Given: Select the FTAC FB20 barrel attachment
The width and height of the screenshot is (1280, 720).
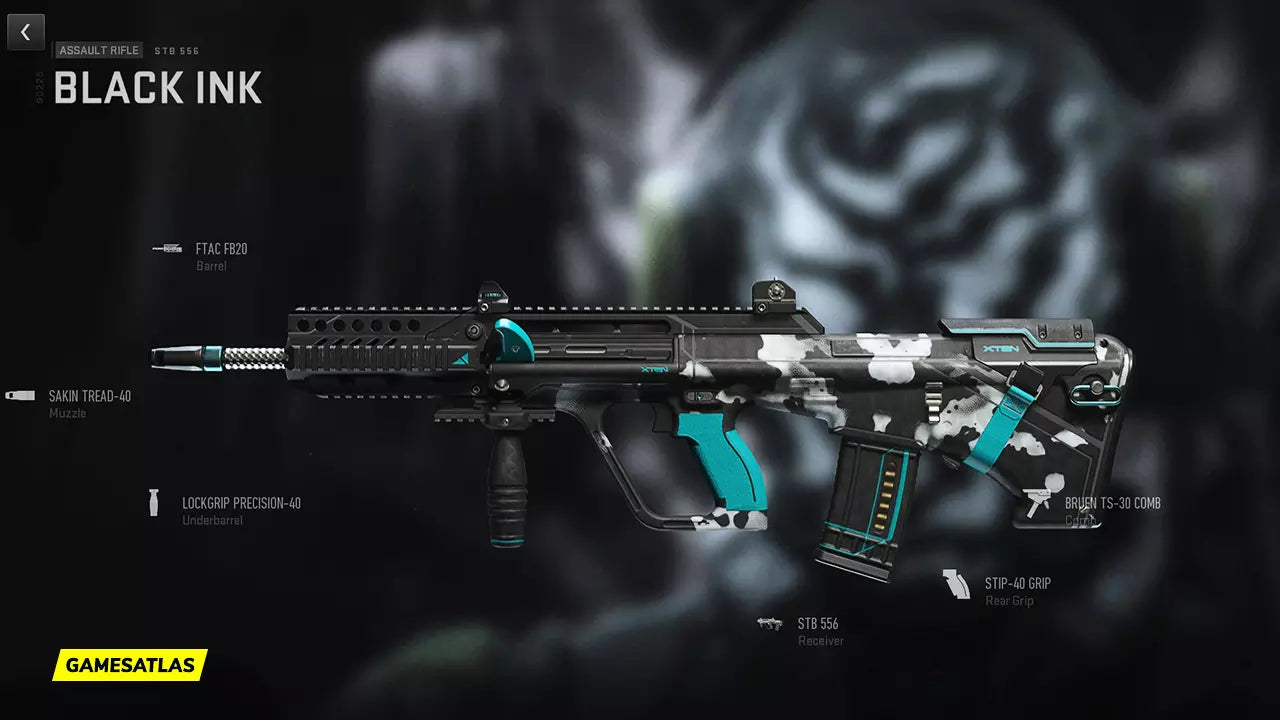Looking at the screenshot, I should (x=221, y=249).
